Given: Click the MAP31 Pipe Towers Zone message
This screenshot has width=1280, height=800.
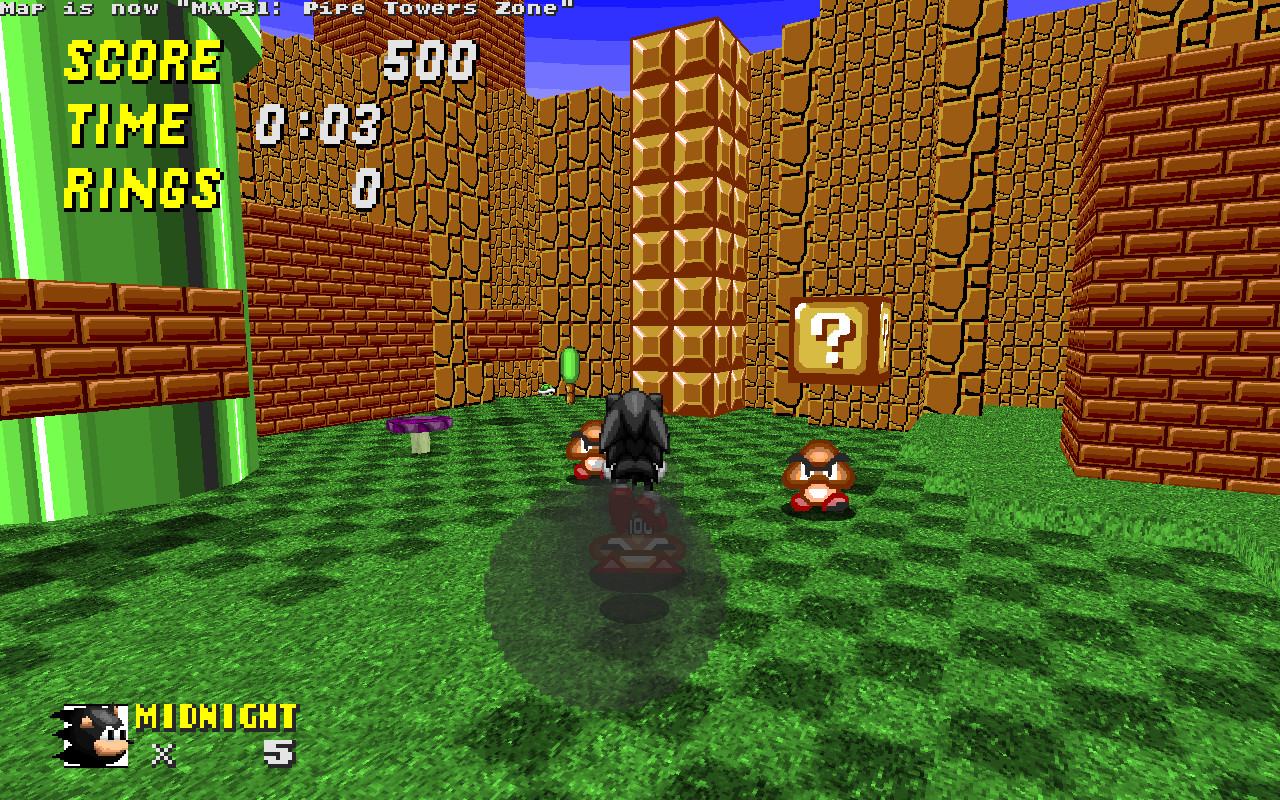Looking at the screenshot, I should (x=290, y=8).
